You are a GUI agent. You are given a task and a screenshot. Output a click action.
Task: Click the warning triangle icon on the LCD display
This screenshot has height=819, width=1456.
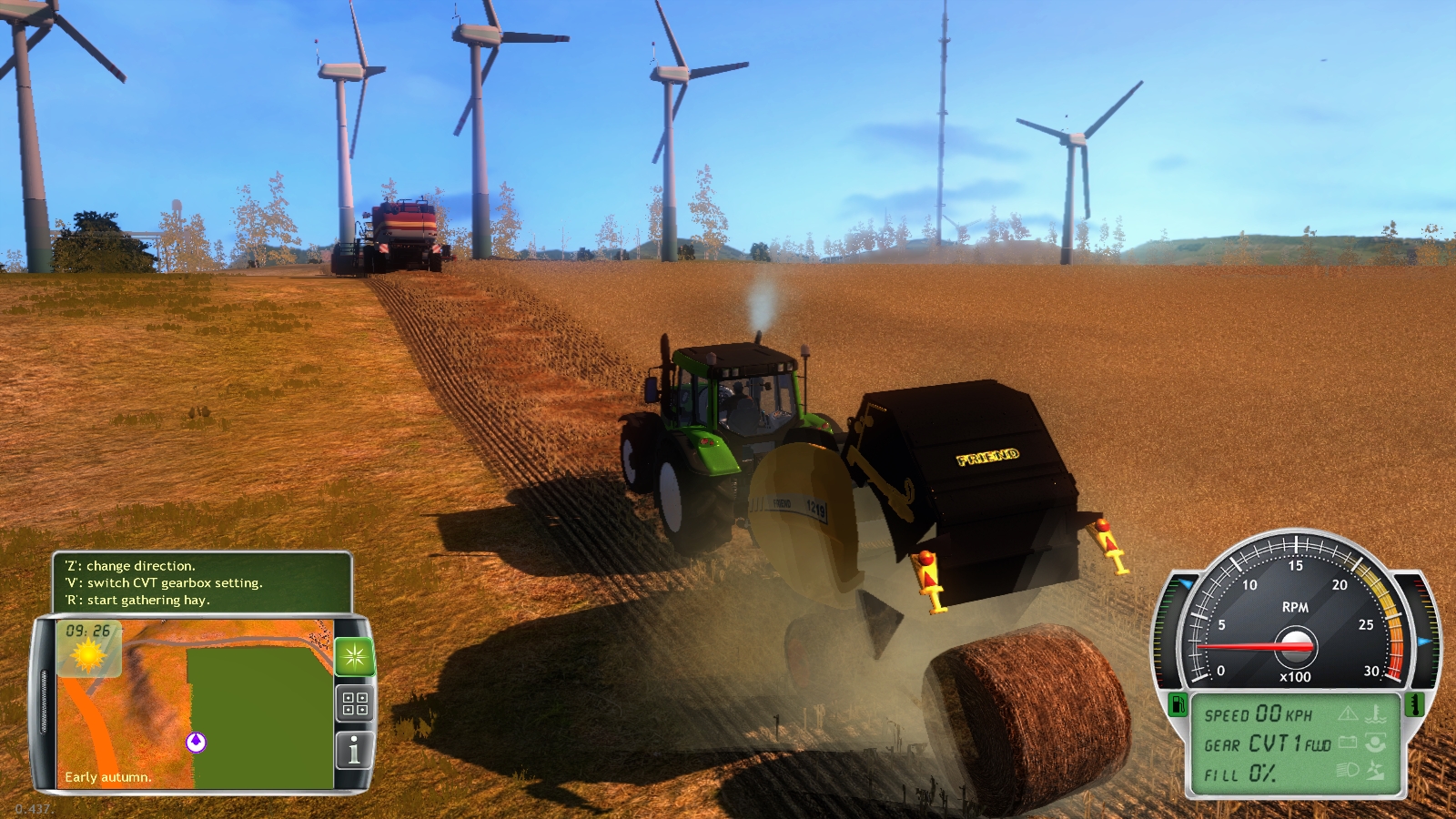(1347, 713)
